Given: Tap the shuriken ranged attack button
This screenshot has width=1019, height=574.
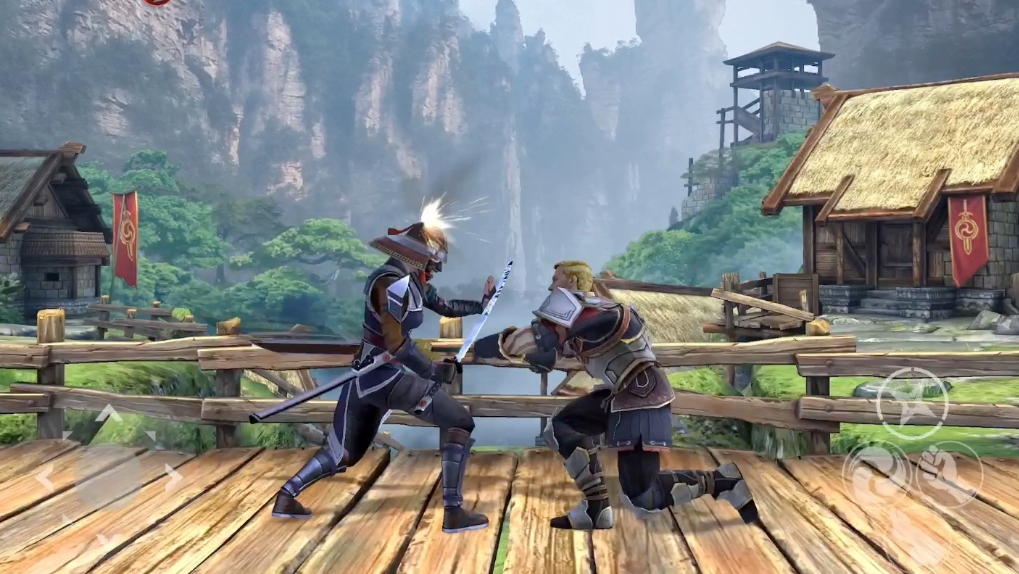Looking at the screenshot, I should coord(911,403).
